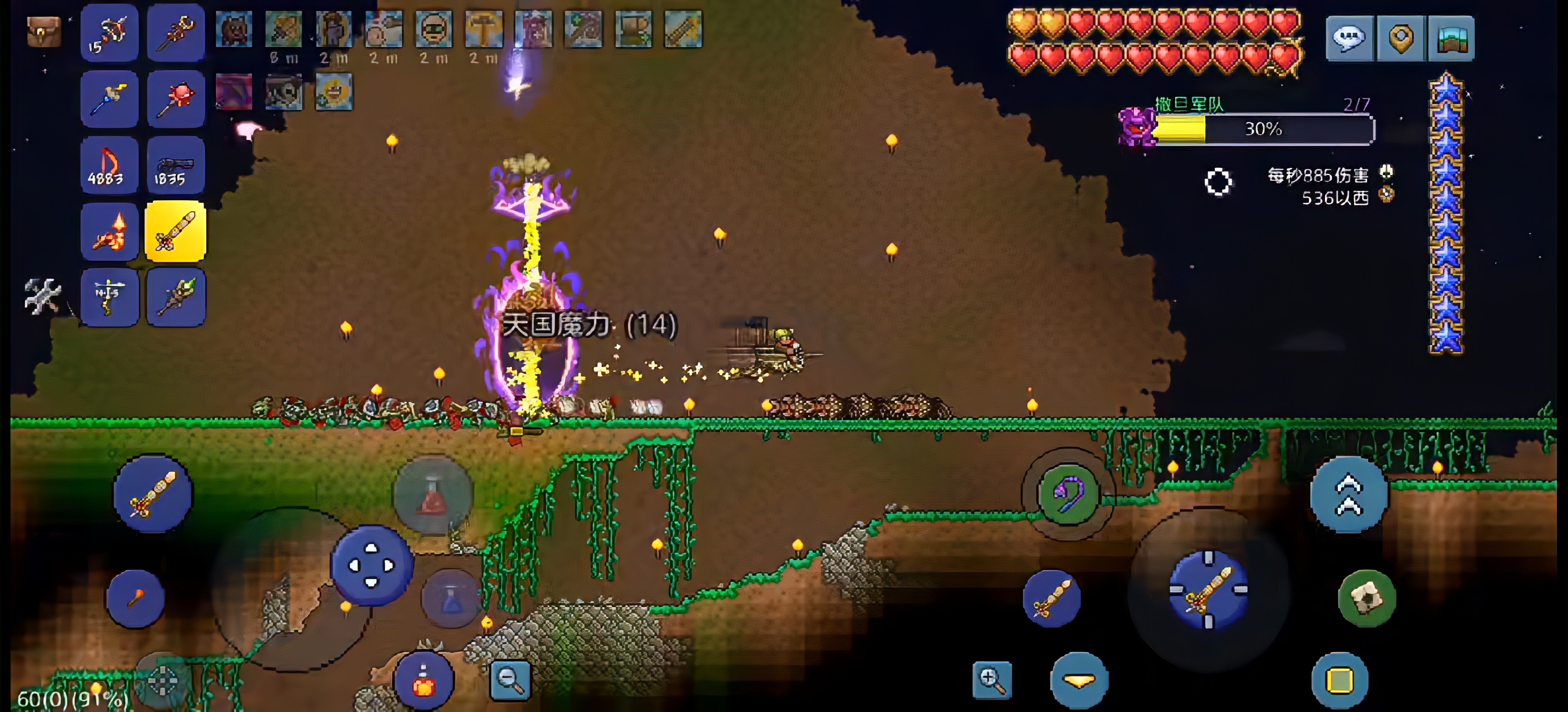Tap the sword attack crosshair joystick

point(1208,589)
